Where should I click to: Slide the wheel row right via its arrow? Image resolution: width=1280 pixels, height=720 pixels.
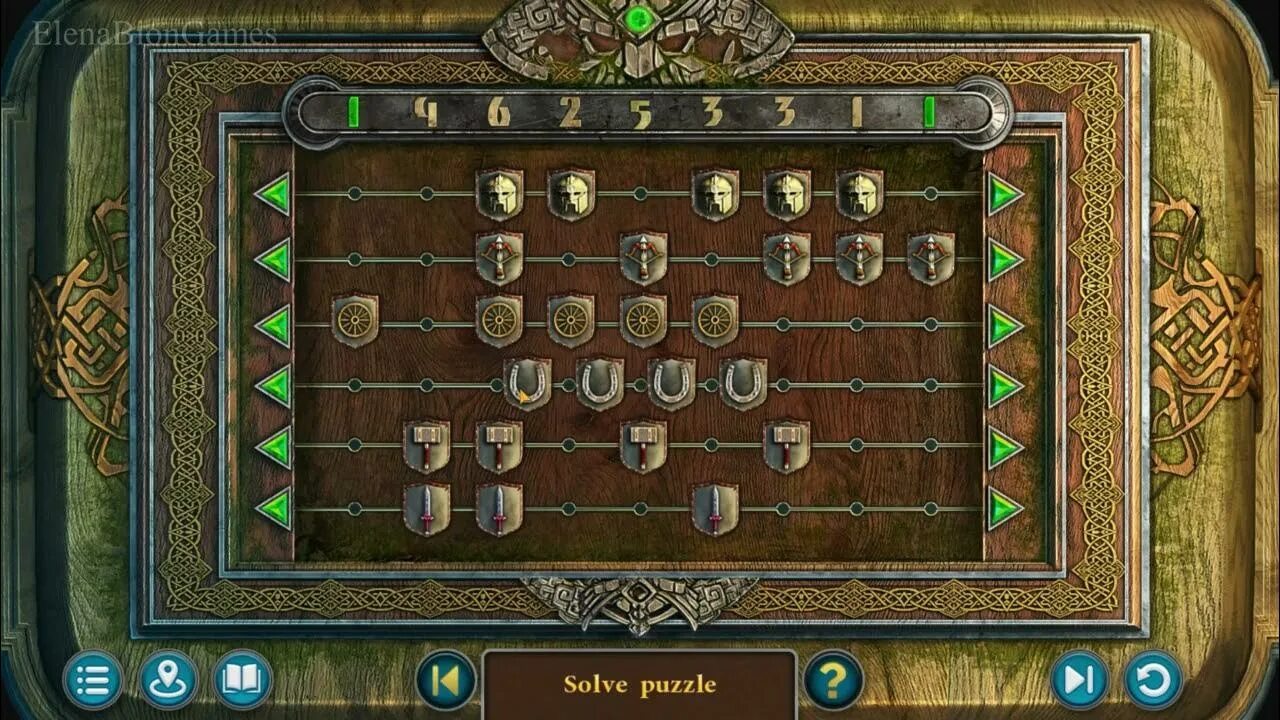[x=1005, y=325]
